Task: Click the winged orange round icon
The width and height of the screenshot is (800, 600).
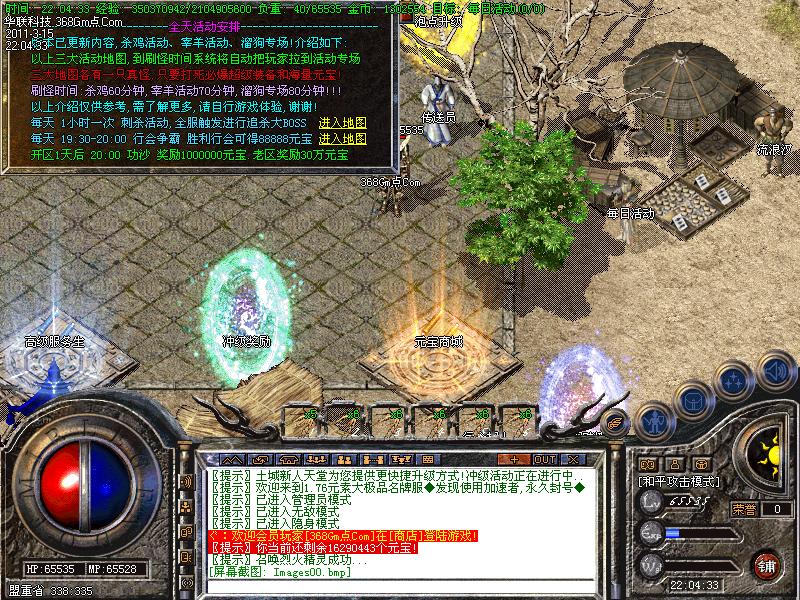Action: tap(614, 423)
